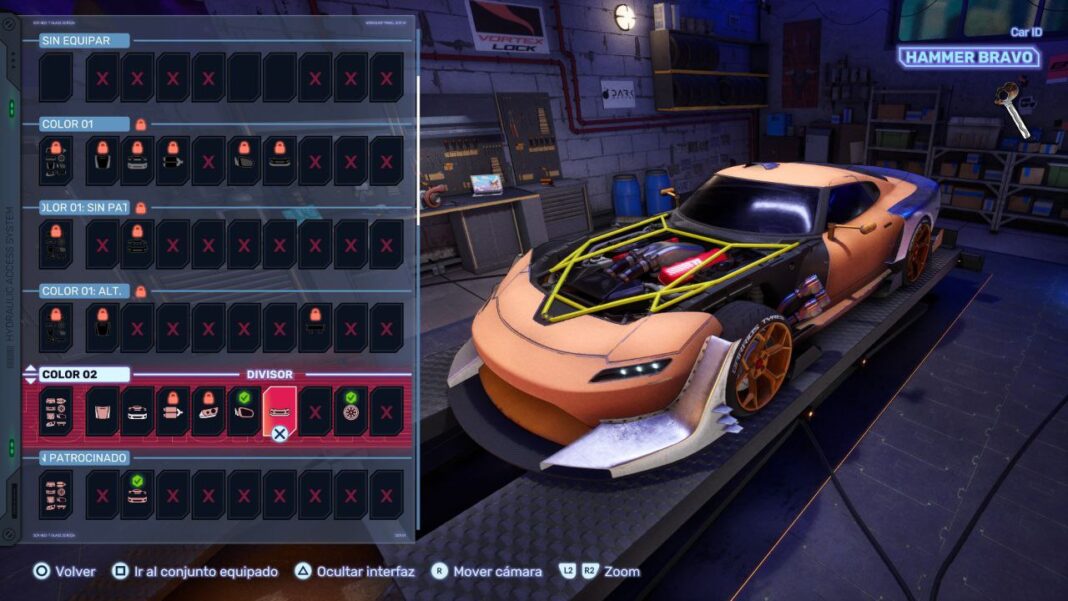Click the parts list scrollbar

[418, 100]
